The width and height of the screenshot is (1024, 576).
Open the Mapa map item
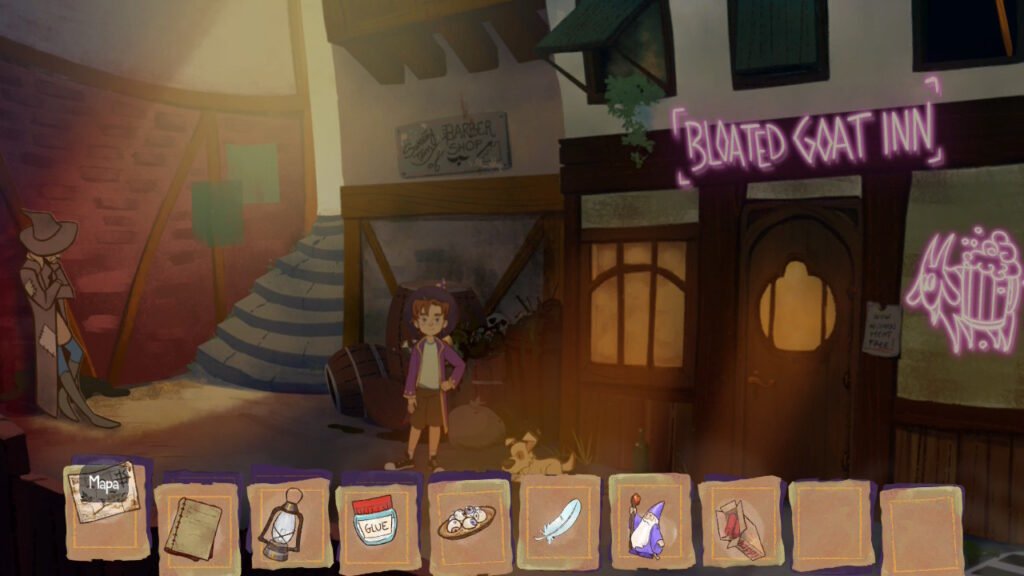pyautogui.click(x=104, y=492)
